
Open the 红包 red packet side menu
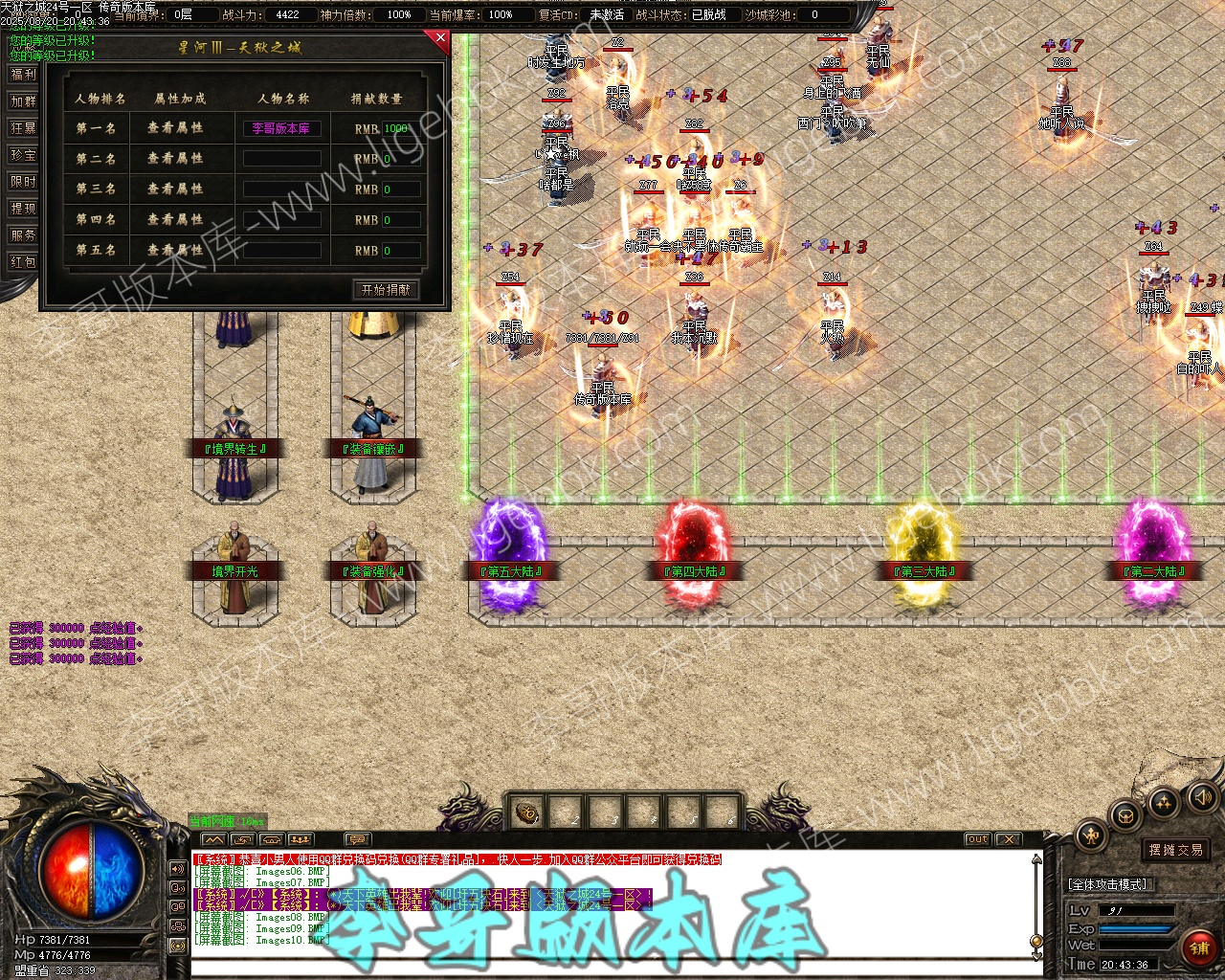click(x=22, y=262)
